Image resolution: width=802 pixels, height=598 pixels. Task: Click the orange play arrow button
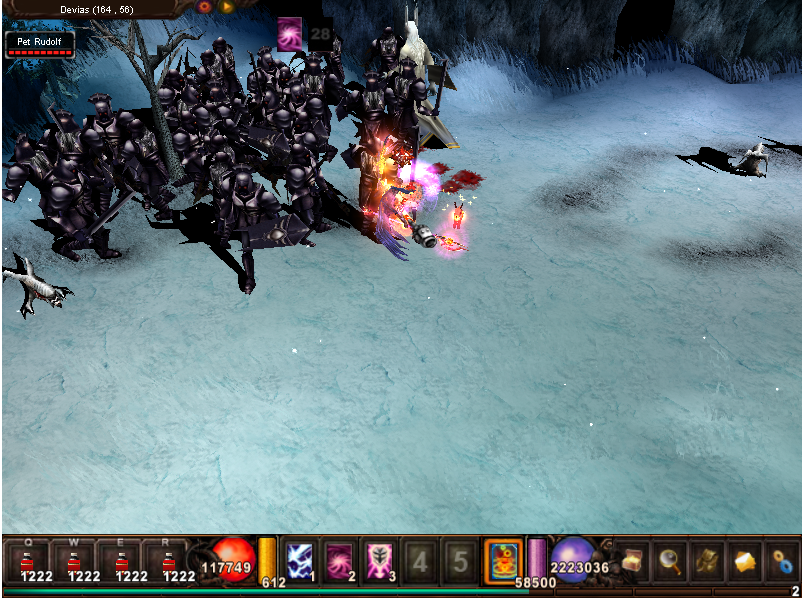pyautogui.click(x=227, y=7)
